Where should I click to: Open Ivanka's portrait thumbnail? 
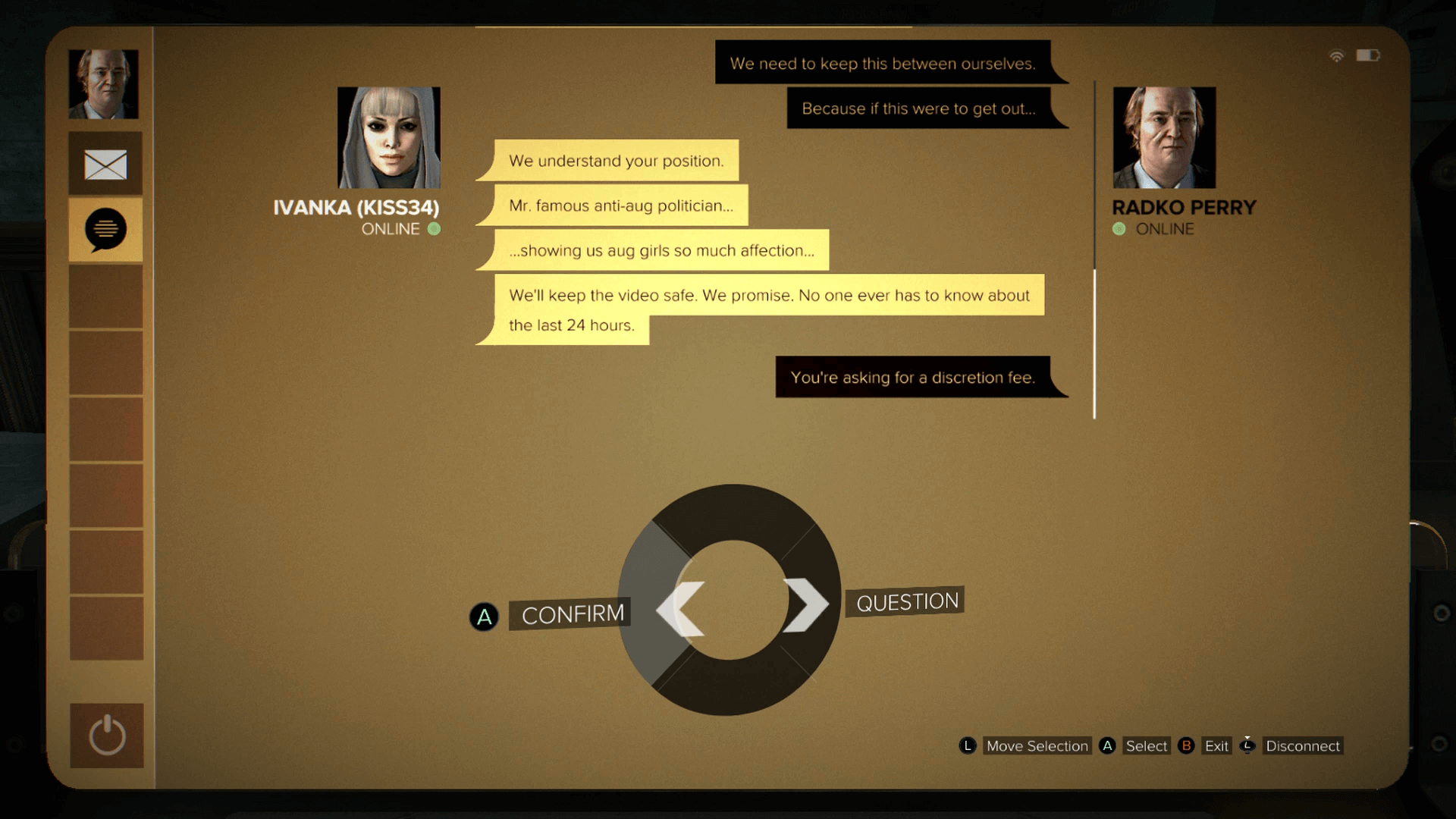(x=388, y=138)
